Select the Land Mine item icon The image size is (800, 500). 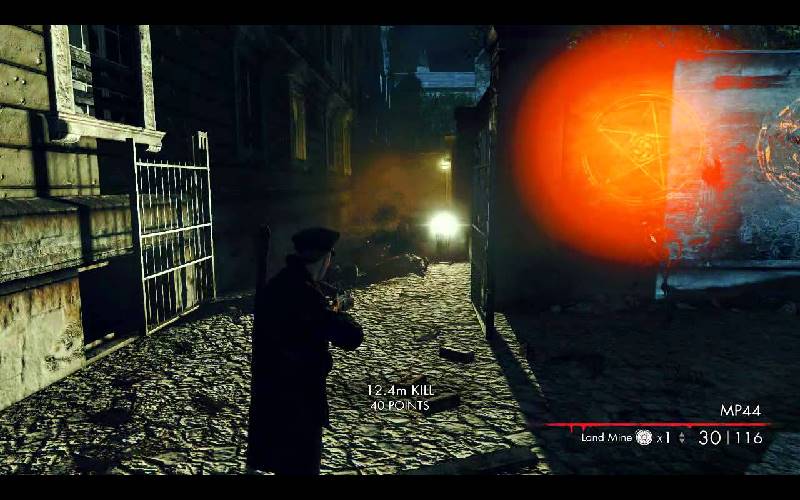pos(644,437)
